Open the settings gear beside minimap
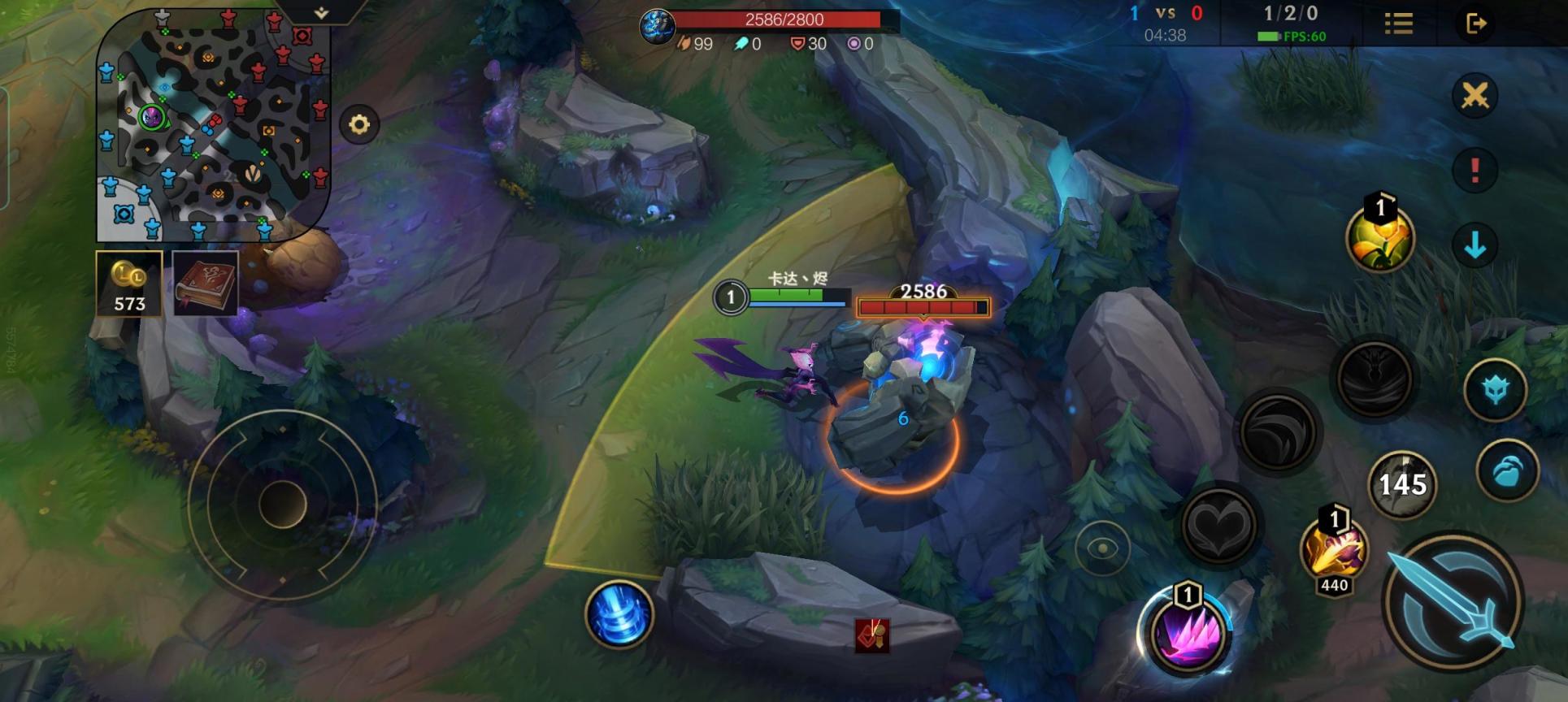The width and height of the screenshot is (1568, 702). [359, 124]
